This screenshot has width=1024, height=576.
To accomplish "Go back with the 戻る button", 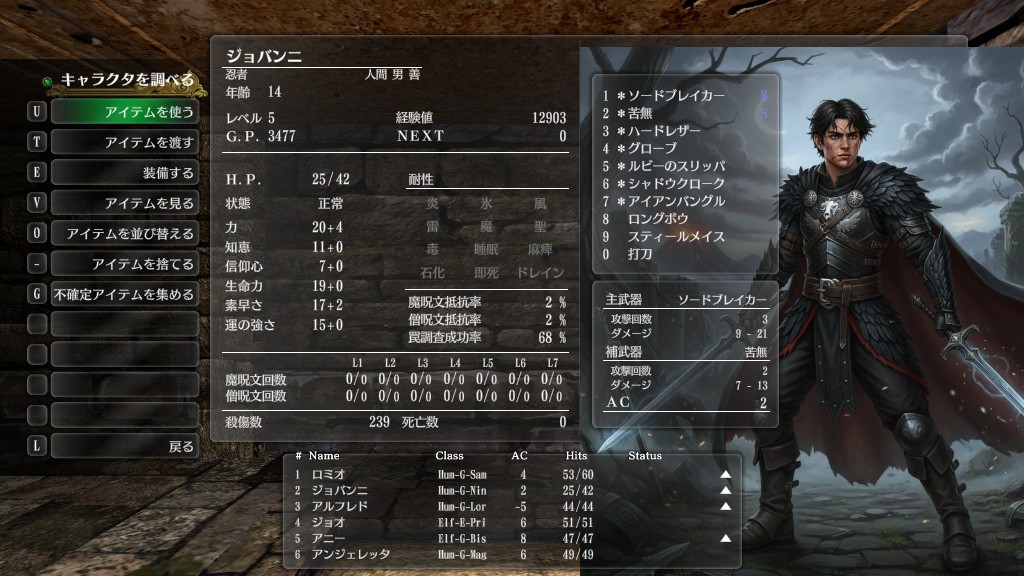I will point(124,447).
